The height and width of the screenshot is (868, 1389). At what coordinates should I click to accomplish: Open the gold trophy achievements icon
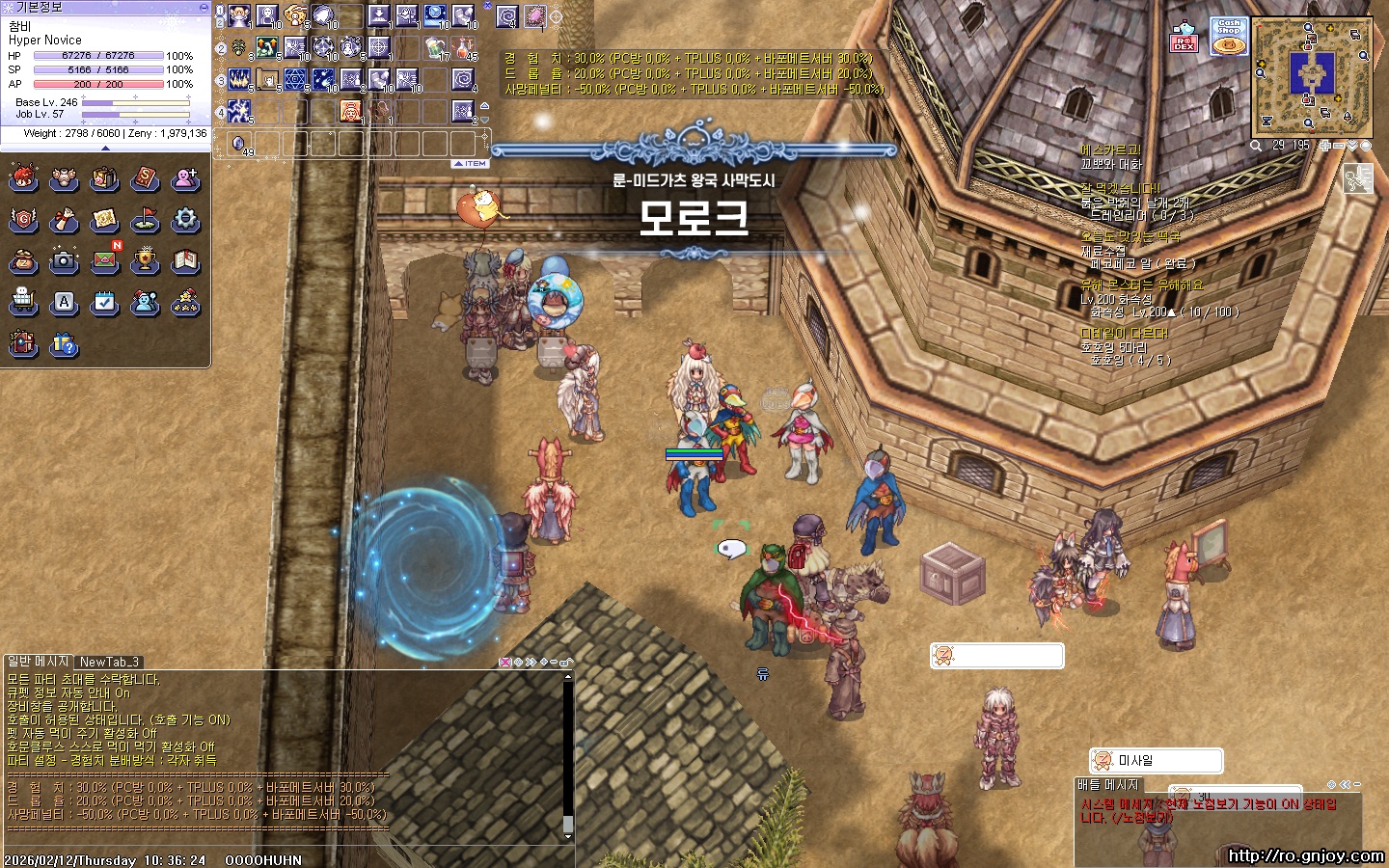tap(145, 260)
